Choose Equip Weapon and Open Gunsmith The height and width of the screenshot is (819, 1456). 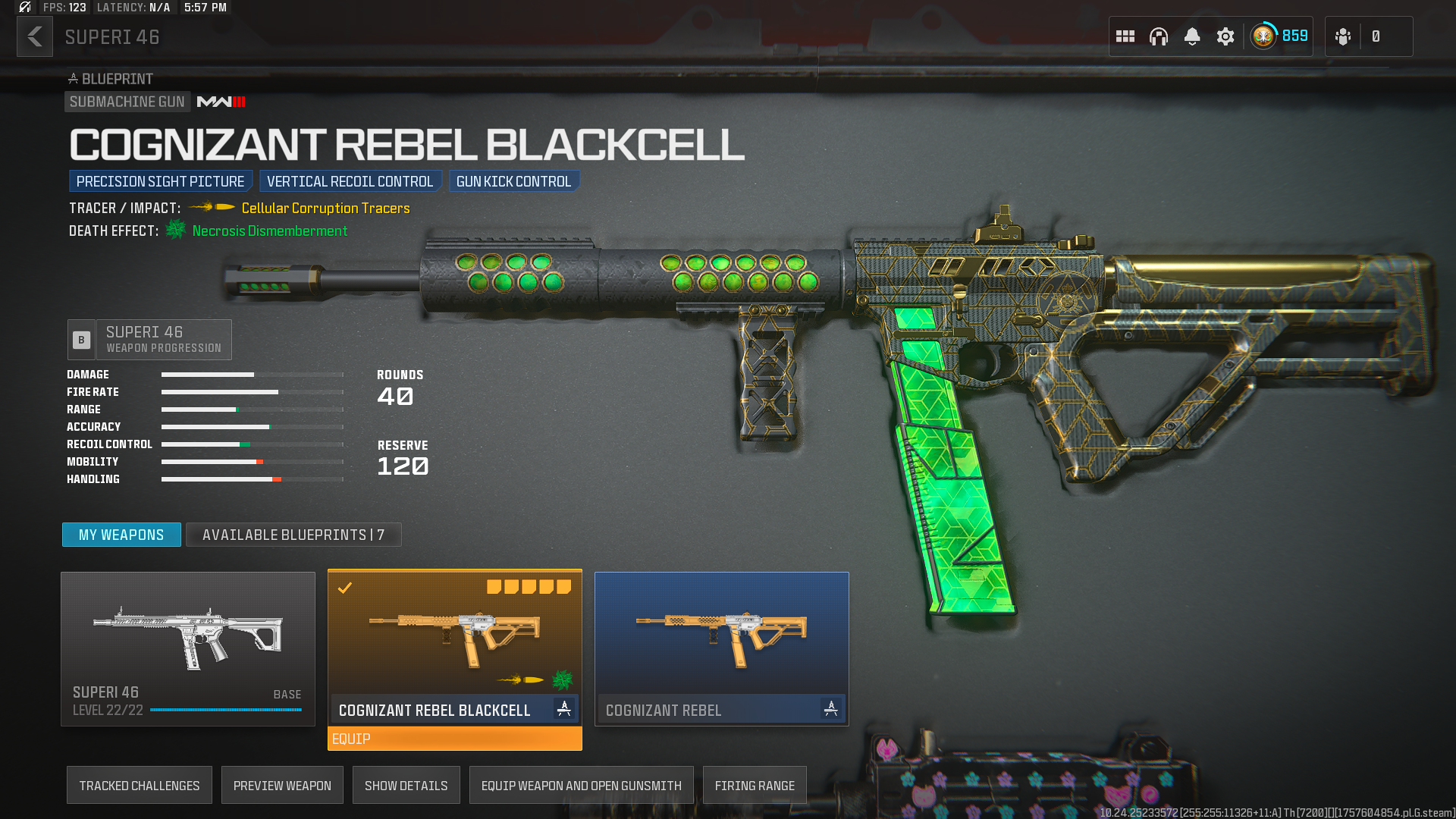pyautogui.click(x=582, y=786)
